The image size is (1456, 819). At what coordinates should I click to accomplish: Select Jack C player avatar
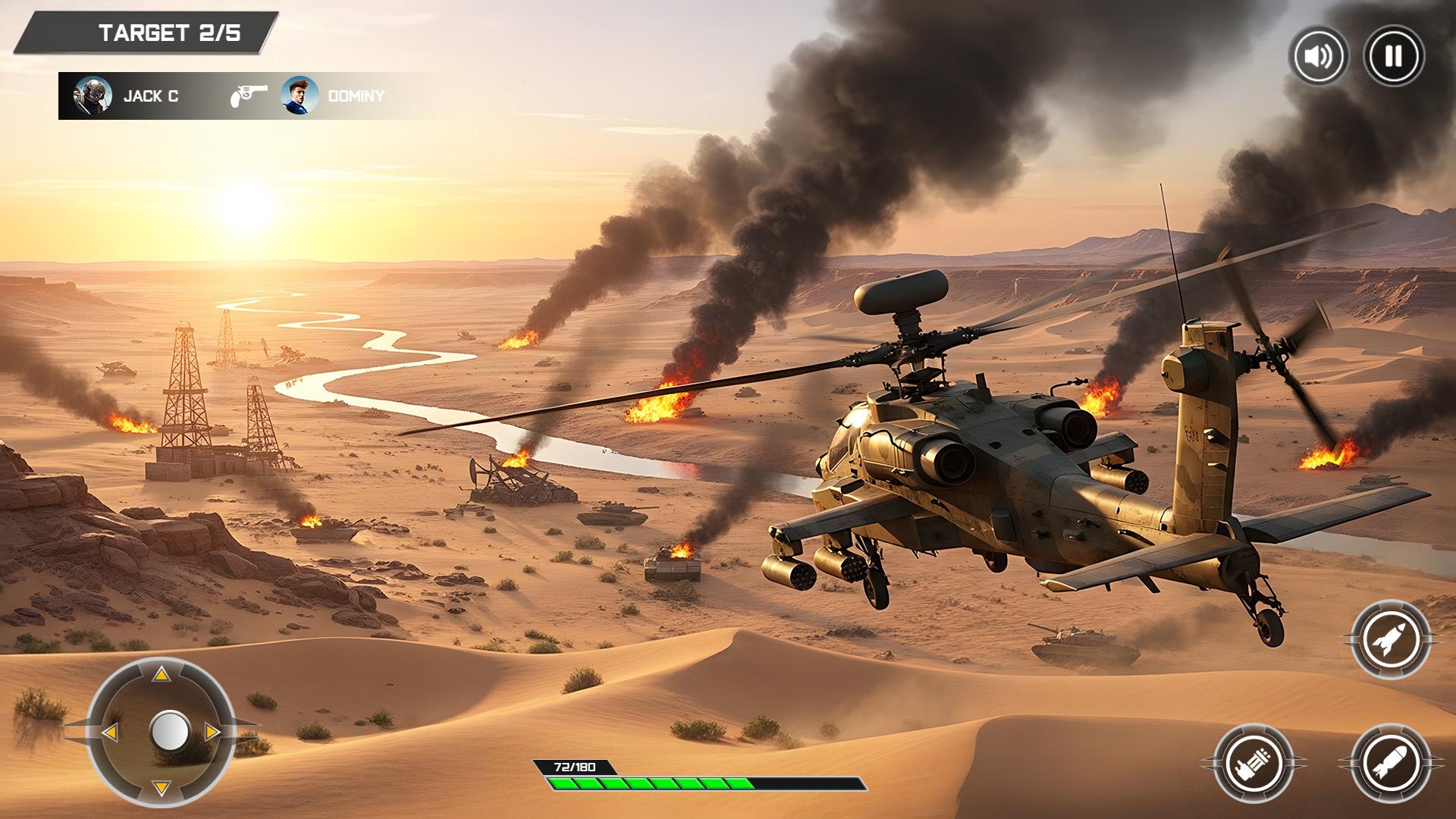coord(93,96)
